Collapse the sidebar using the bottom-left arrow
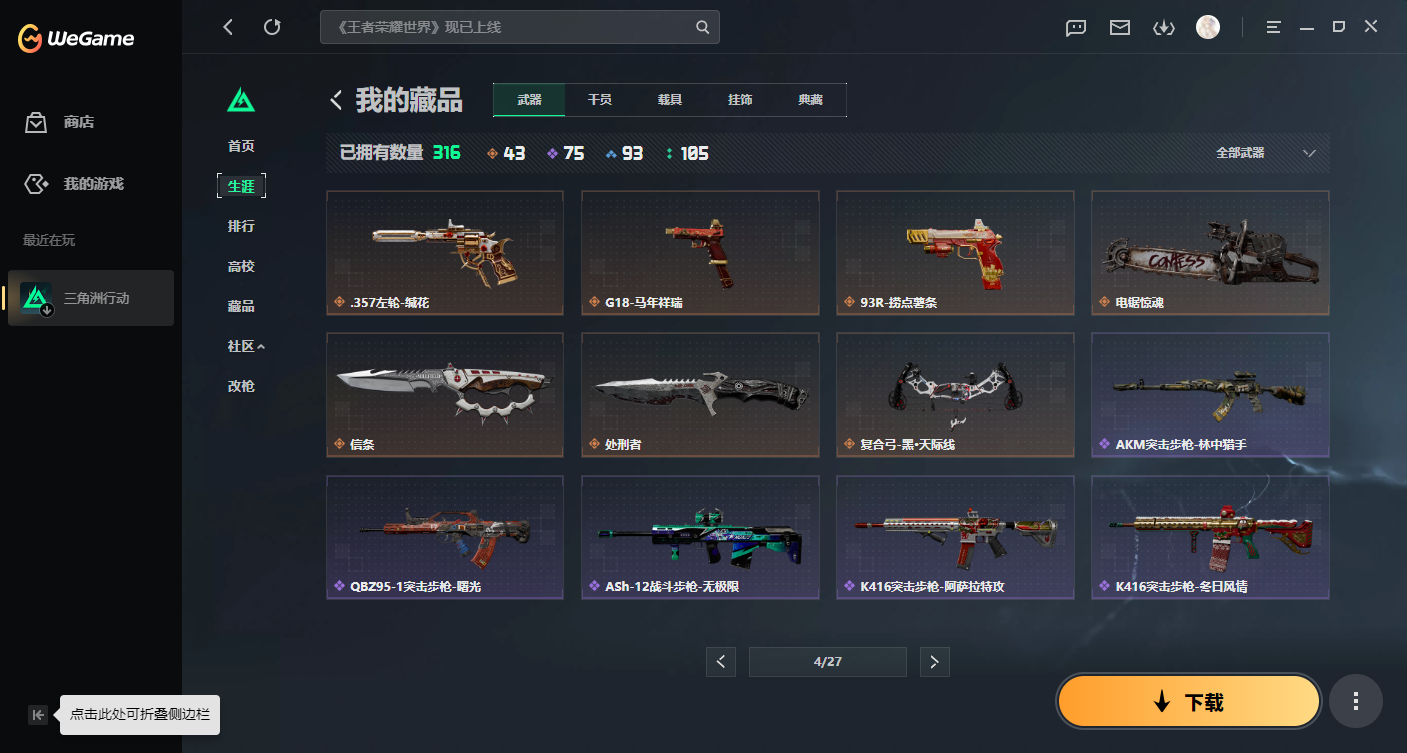The image size is (1407, 753). (37, 714)
